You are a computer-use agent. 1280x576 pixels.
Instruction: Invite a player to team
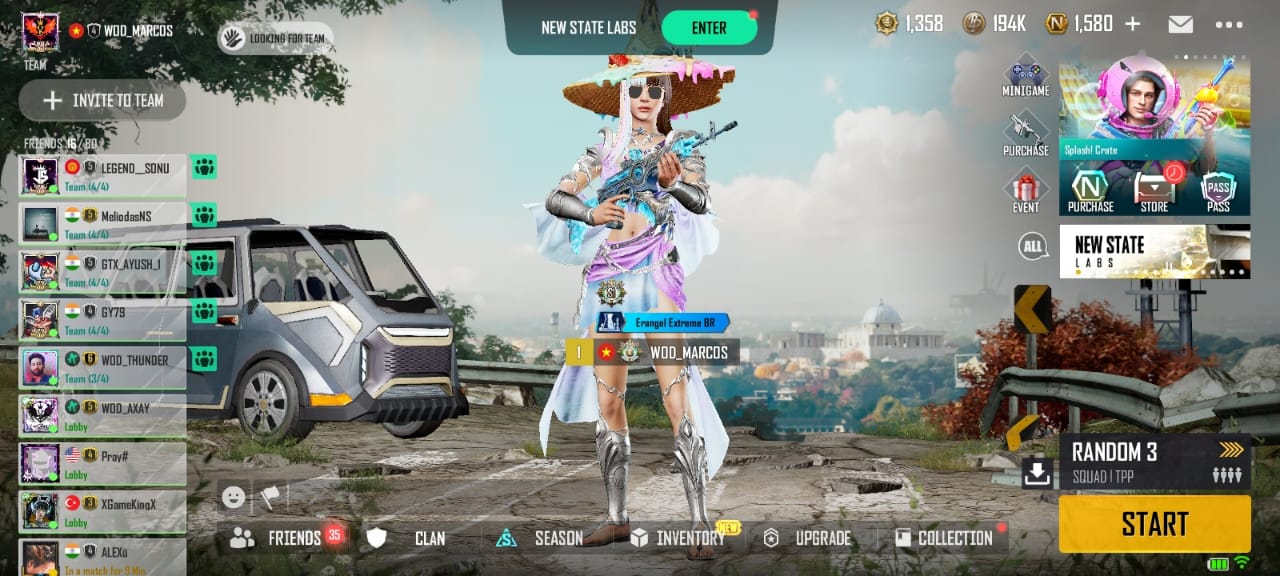click(x=103, y=100)
